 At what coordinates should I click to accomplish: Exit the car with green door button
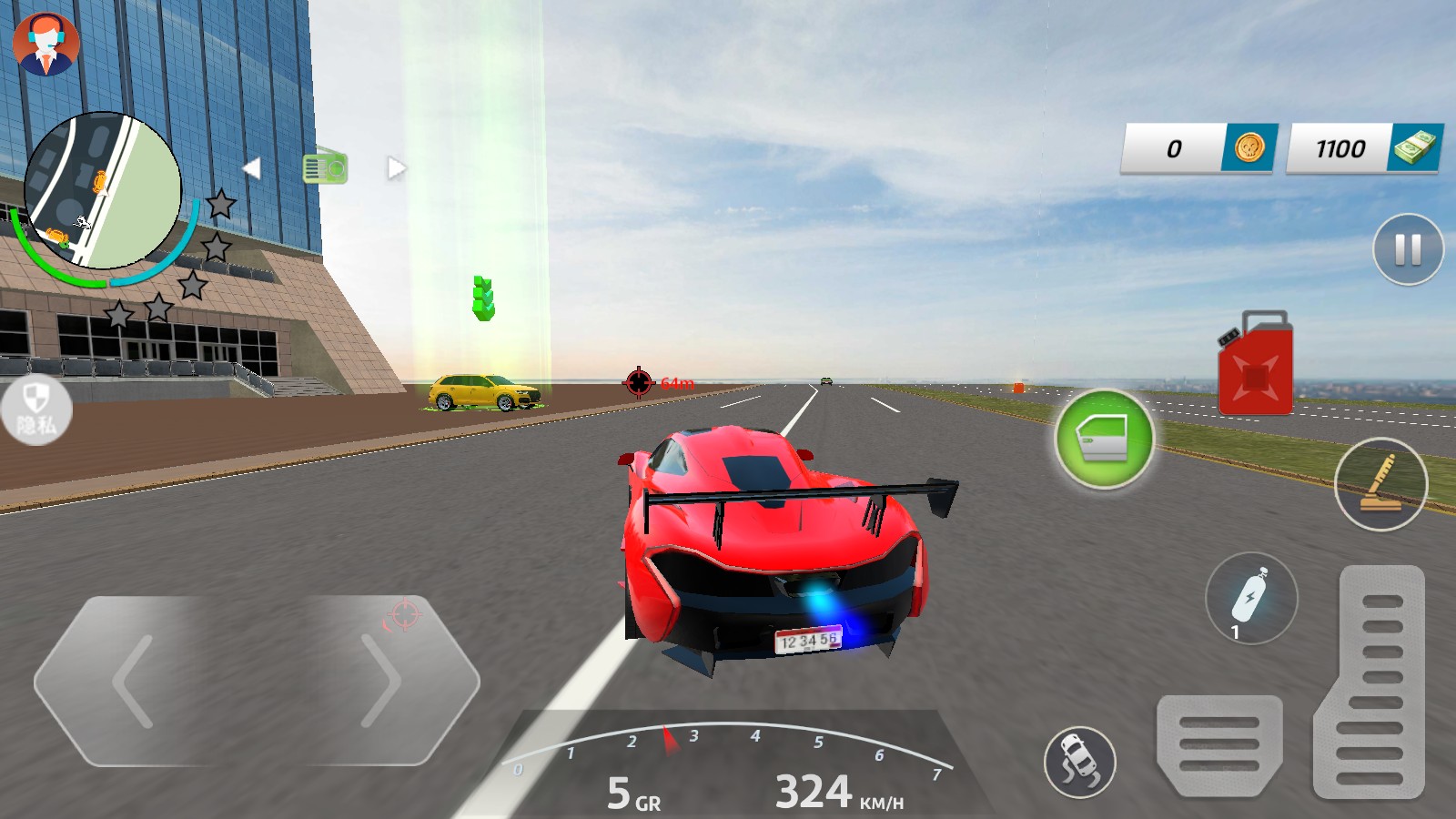coord(1104,439)
